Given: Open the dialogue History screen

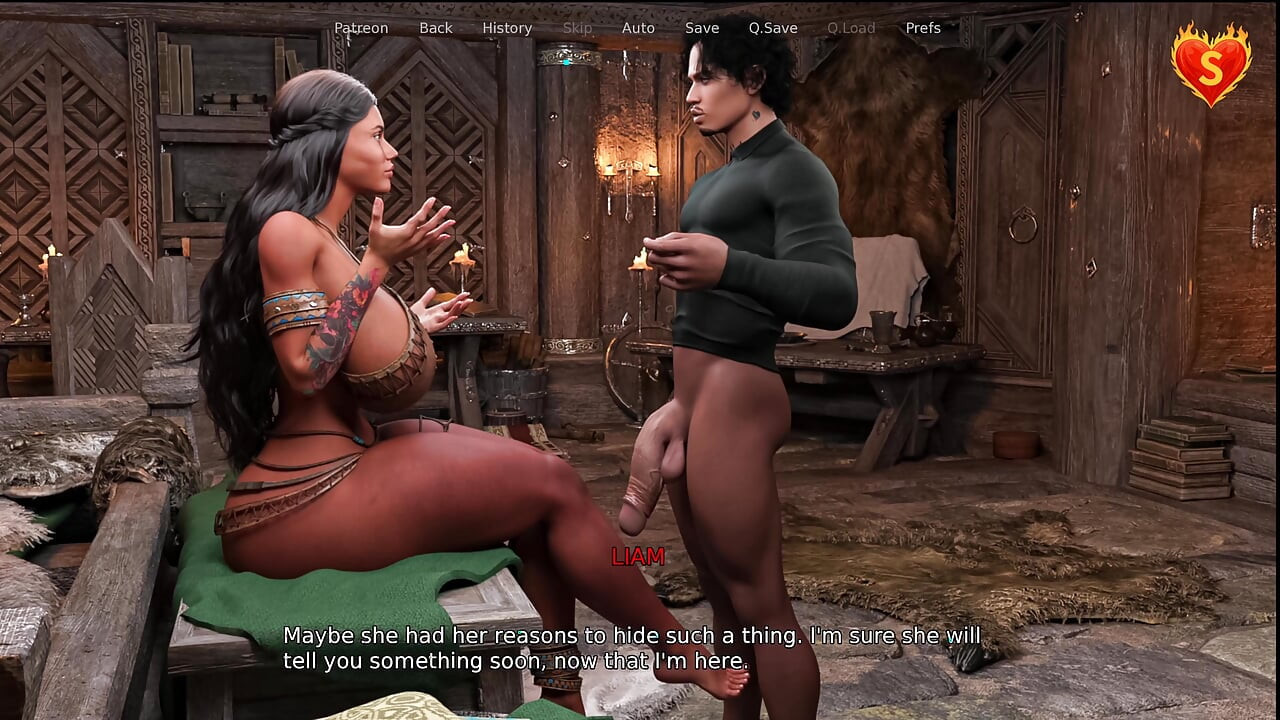Looking at the screenshot, I should coord(507,27).
